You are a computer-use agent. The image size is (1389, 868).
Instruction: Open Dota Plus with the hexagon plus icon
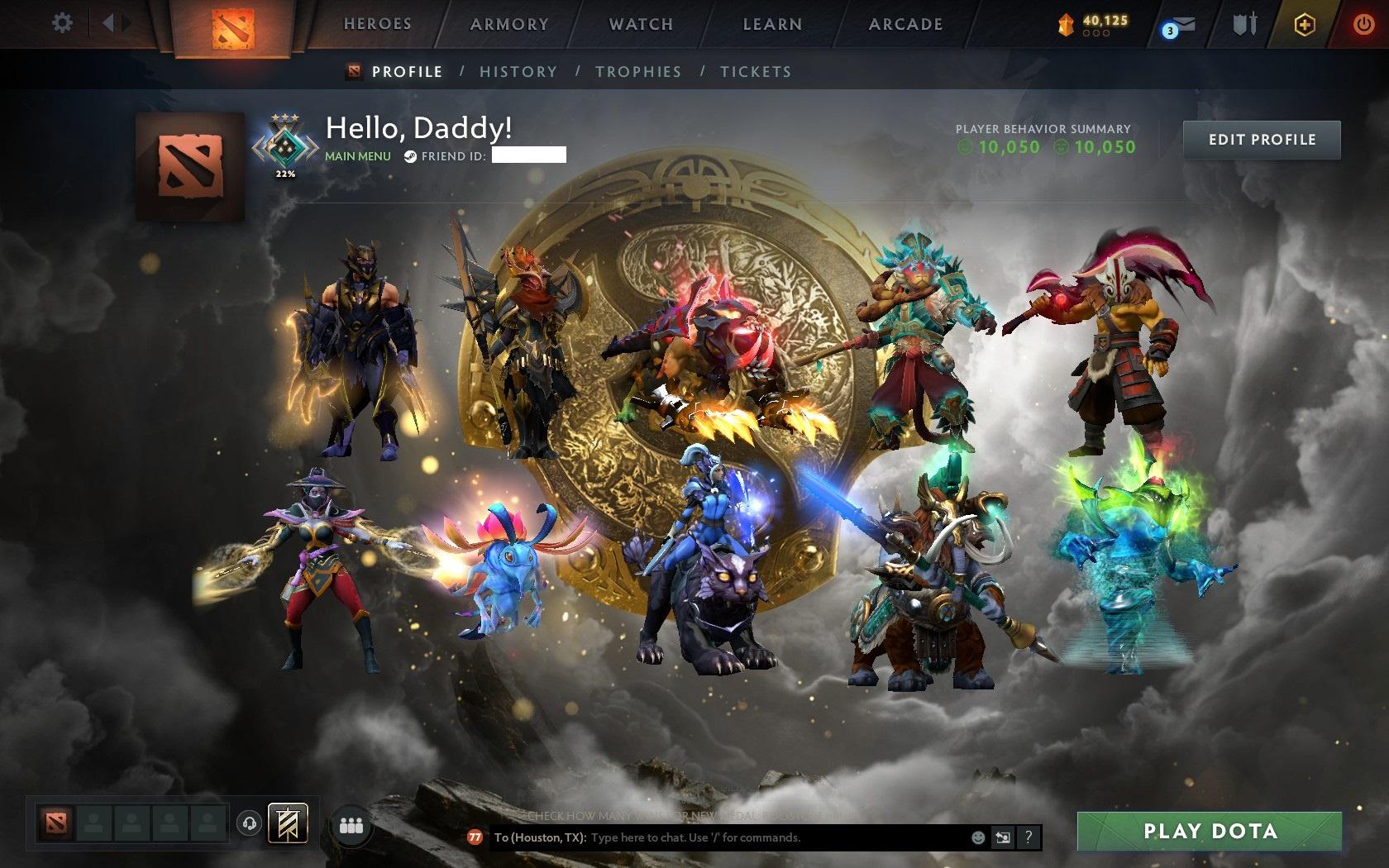click(1305, 25)
